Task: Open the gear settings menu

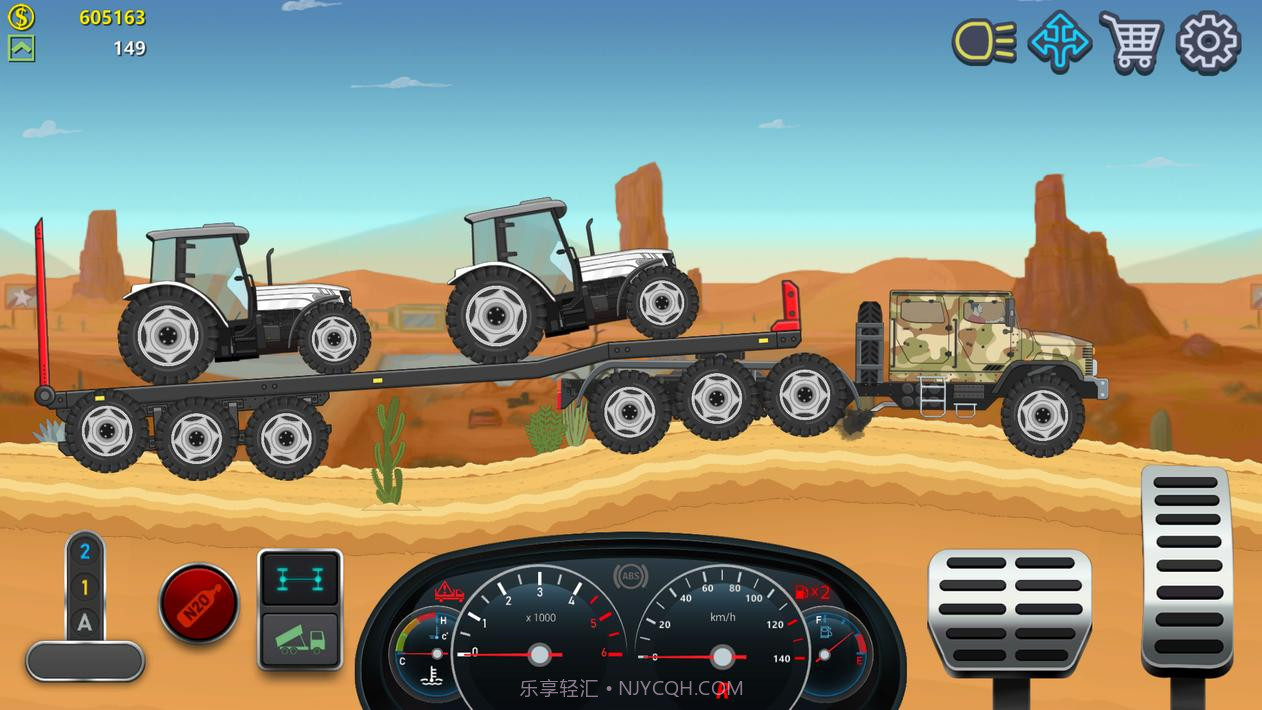Action: (x=1208, y=42)
